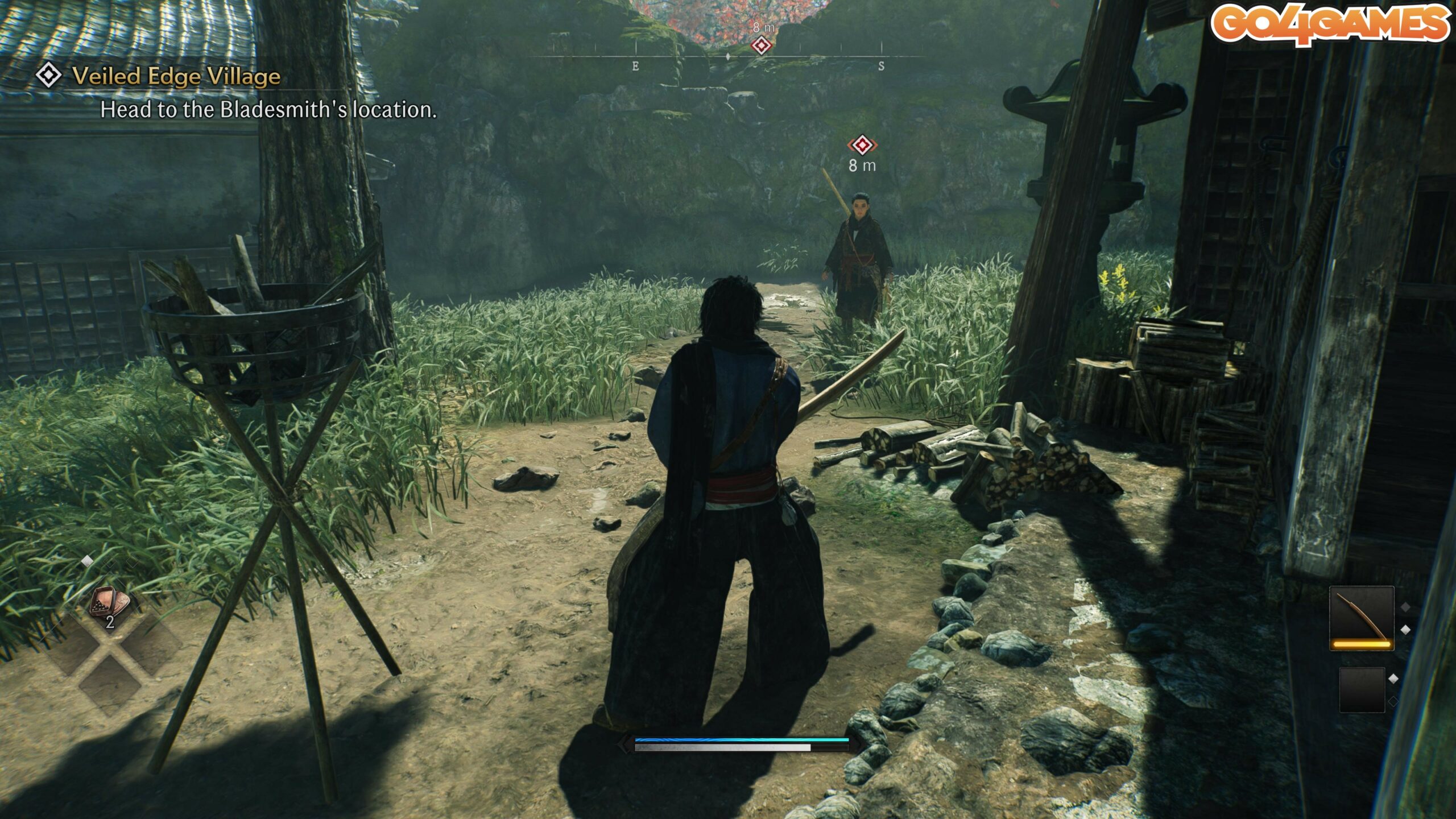The height and width of the screenshot is (819, 1456).
Task: Select the equipped wooden sword weapon slot
Action: [x=1361, y=618]
